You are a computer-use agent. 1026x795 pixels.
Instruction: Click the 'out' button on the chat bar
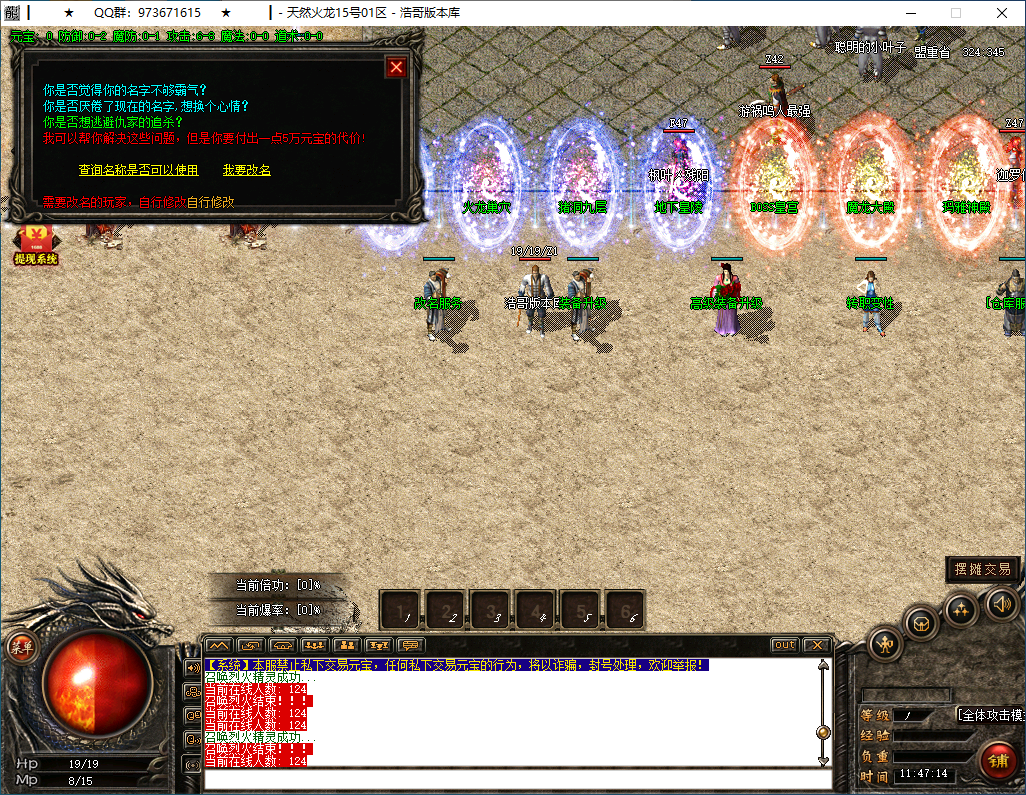pyautogui.click(x=785, y=645)
